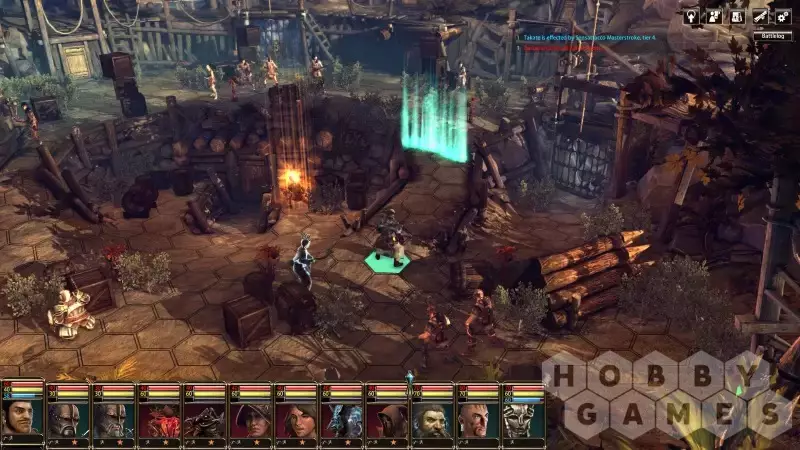Open the Battlelog panel
Screen dimensions: 800x450
tap(773, 35)
